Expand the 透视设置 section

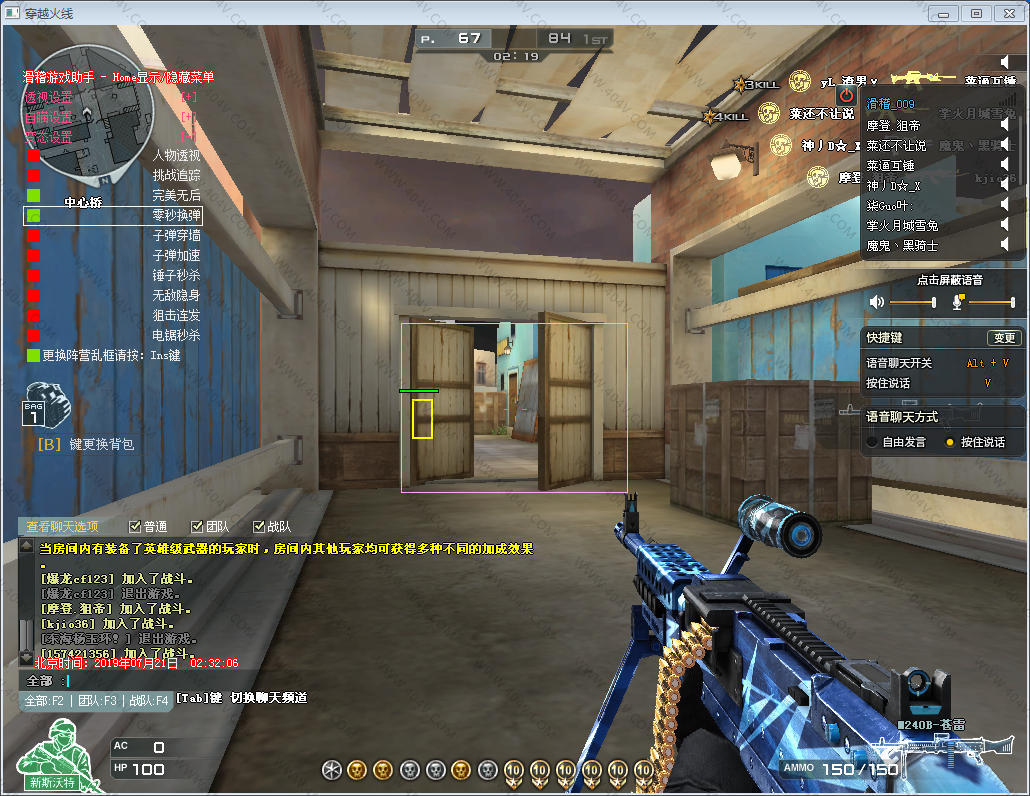coord(187,97)
